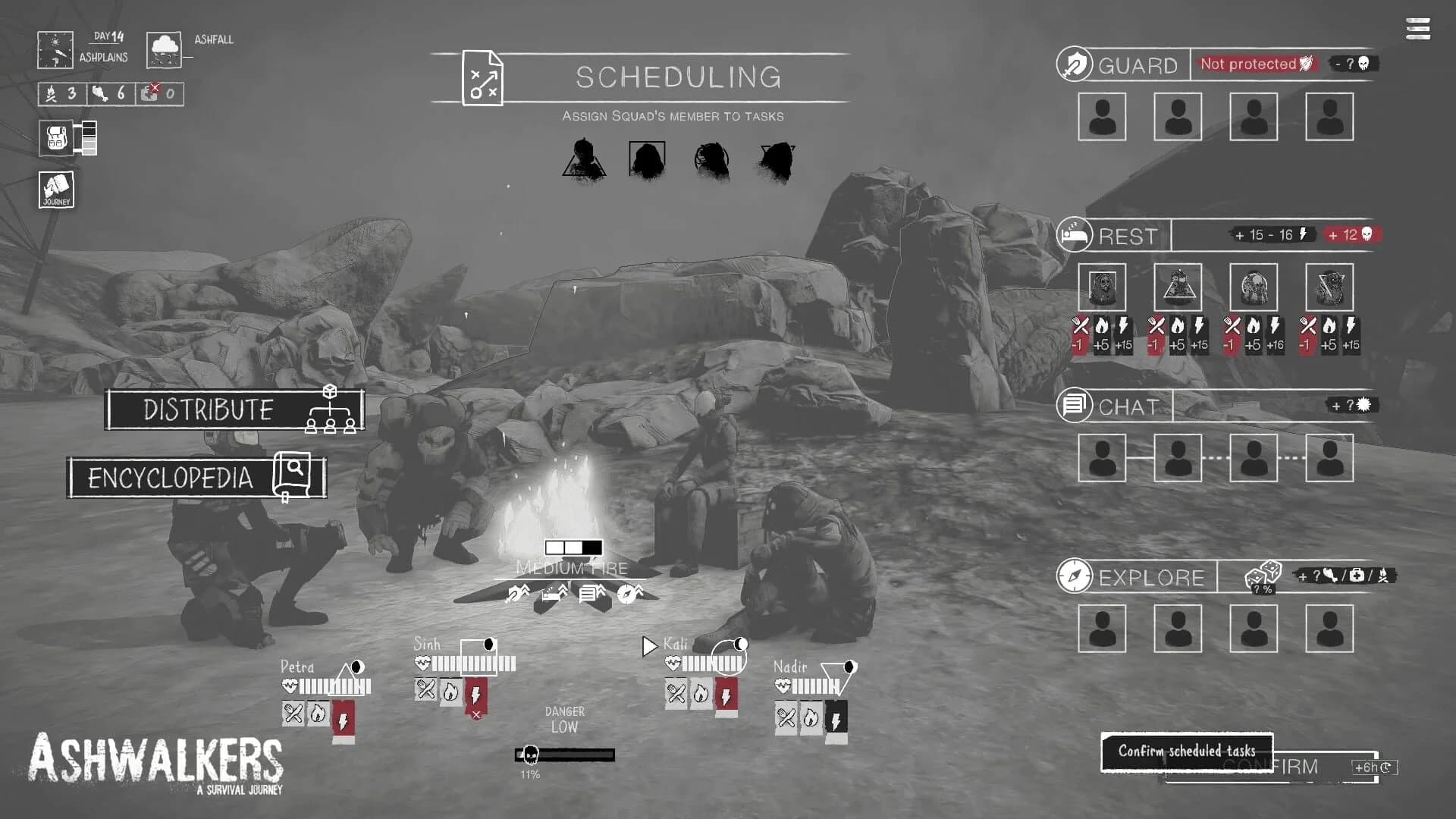The width and height of the screenshot is (1456, 819).
Task: Click the Explore compass icon
Action: [1074, 576]
